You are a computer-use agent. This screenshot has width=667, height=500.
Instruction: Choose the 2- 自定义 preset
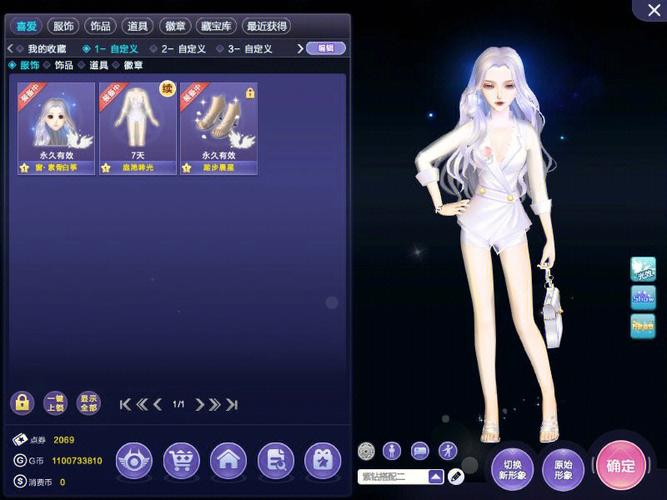tap(184, 48)
